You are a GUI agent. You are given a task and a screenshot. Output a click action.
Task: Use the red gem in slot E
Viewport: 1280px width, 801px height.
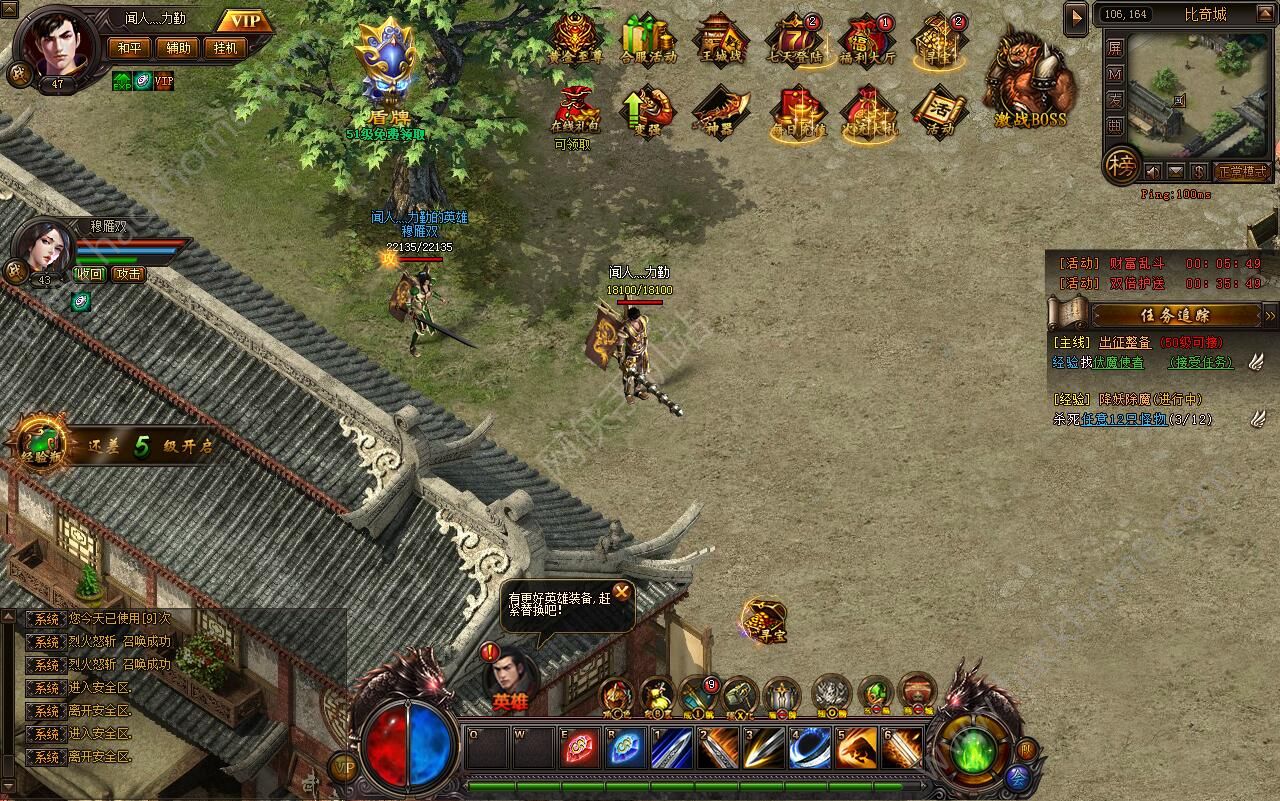(581, 749)
